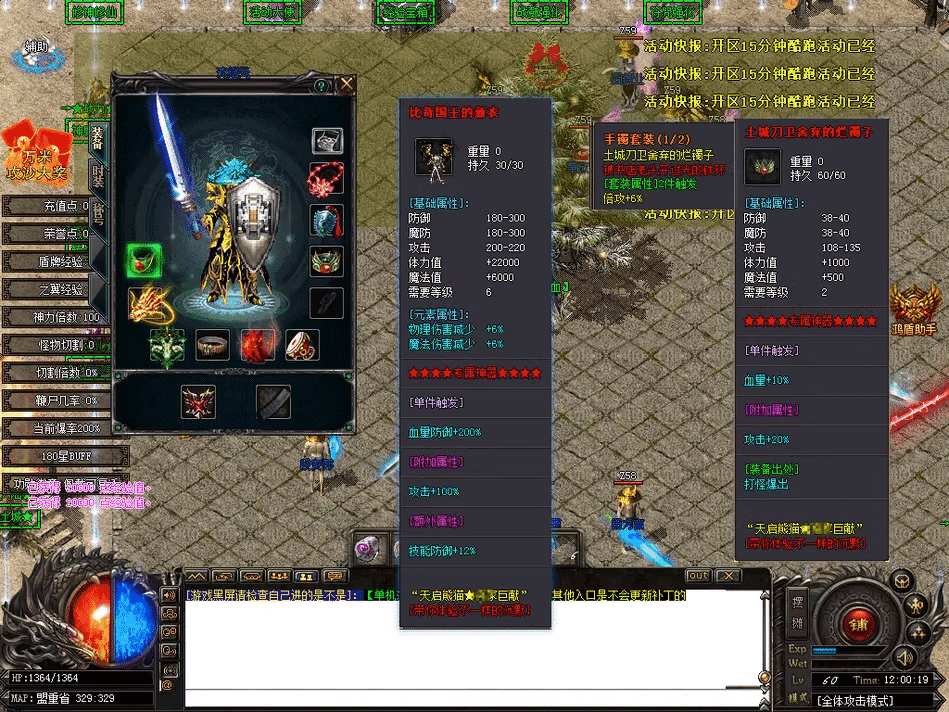Viewport: 949px width, 712px height.
Task: Choose the leather belt equipment slot
Action: click(x=212, y=345)
